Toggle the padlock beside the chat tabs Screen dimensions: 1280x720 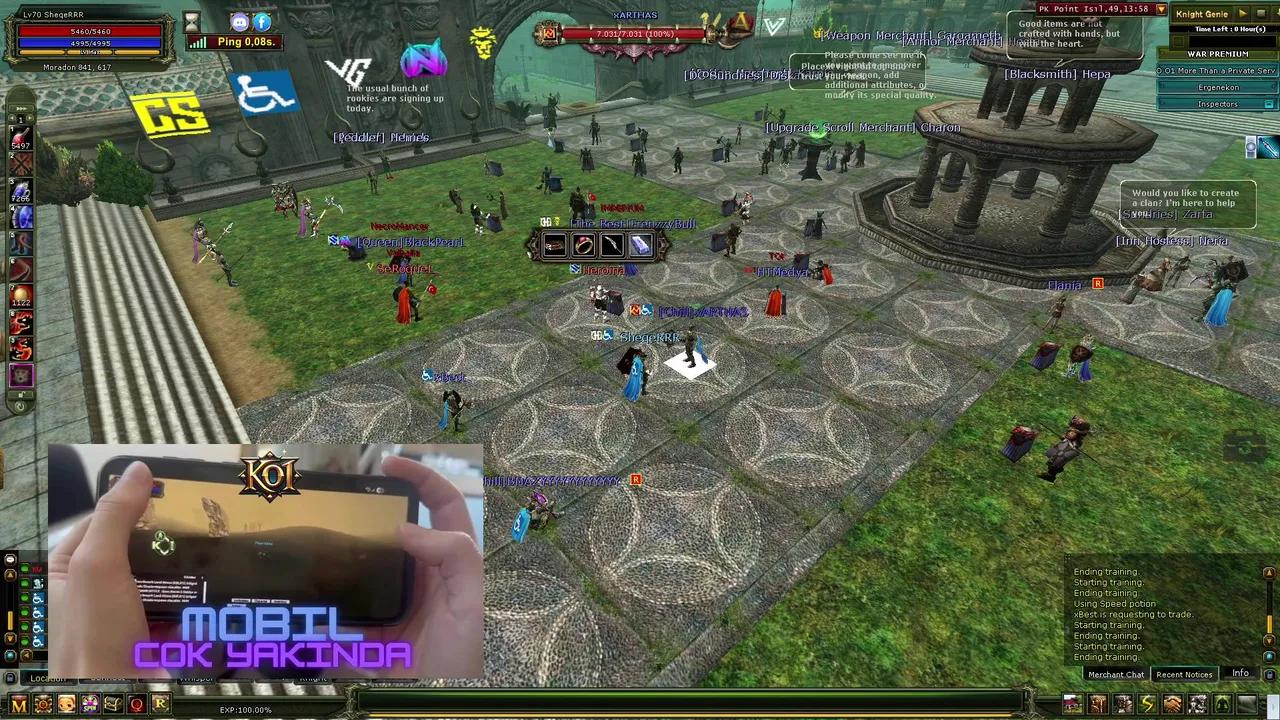10,679
